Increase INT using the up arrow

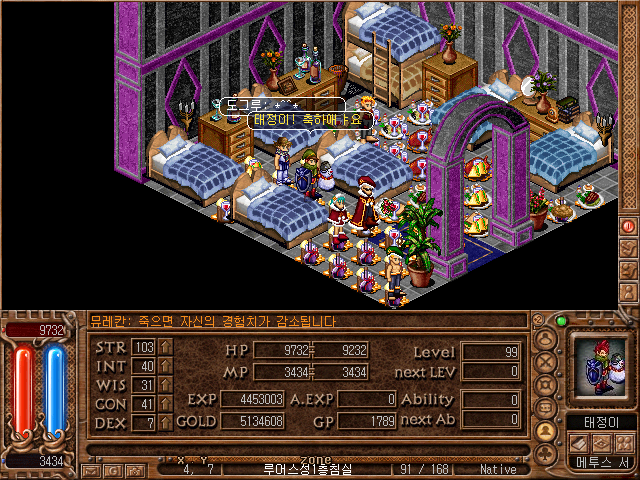point(165,367)
